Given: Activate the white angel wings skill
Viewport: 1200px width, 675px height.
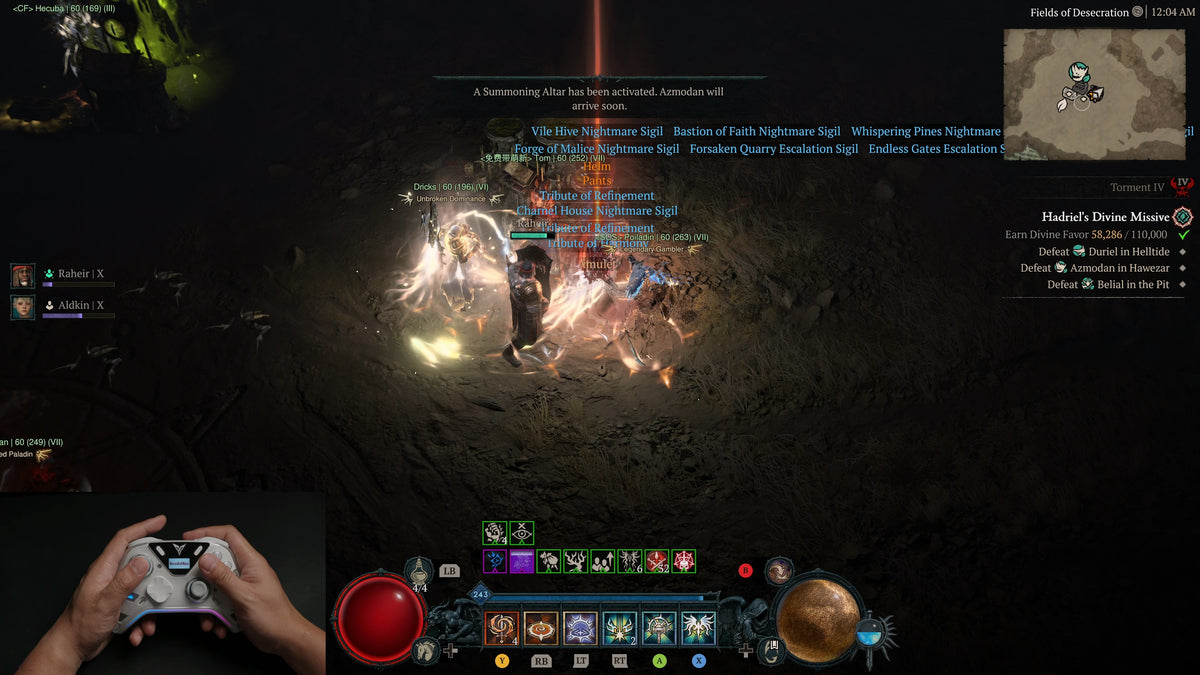Looking at the screenshot, I should coord(698,628).
